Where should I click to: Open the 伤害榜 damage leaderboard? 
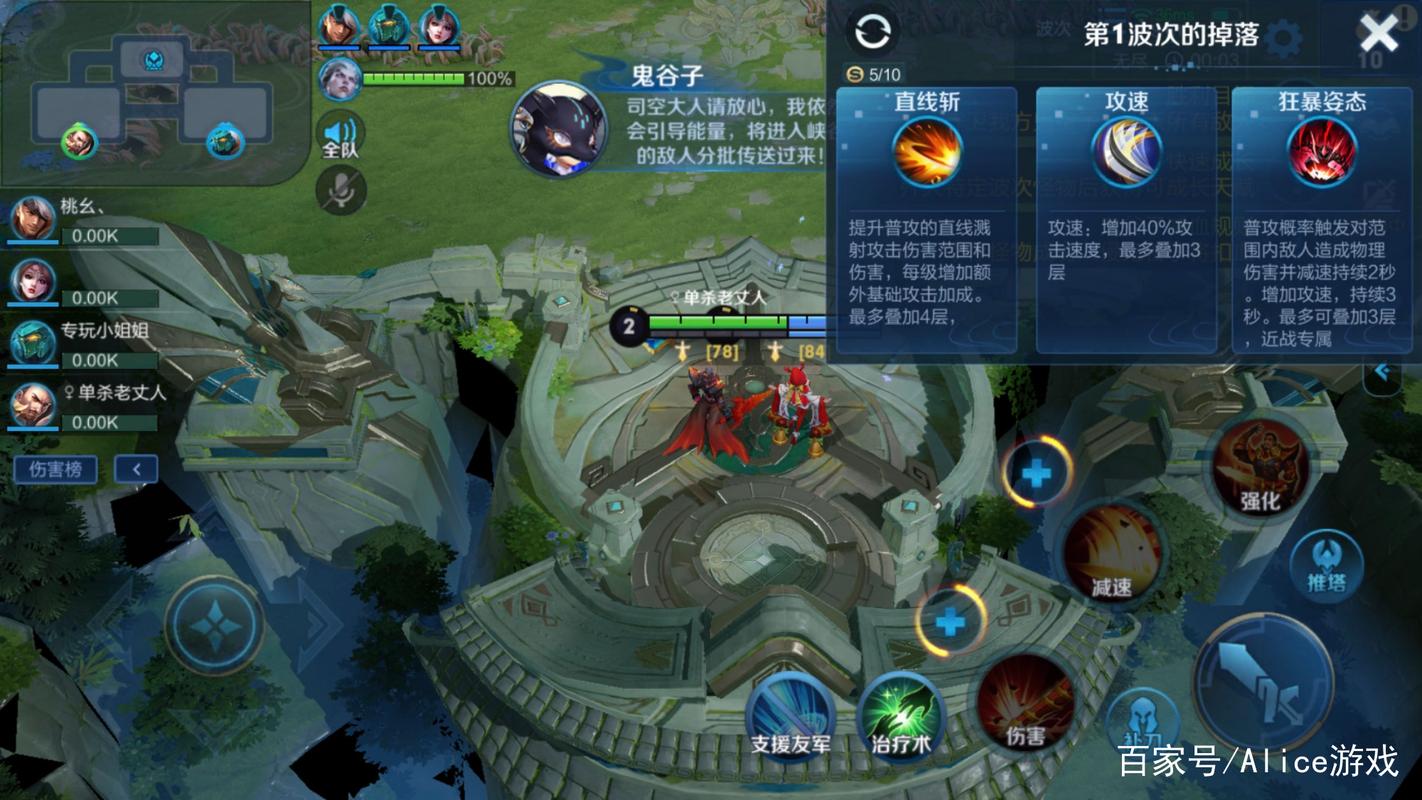pyautogui.click(x=55, y=470)
